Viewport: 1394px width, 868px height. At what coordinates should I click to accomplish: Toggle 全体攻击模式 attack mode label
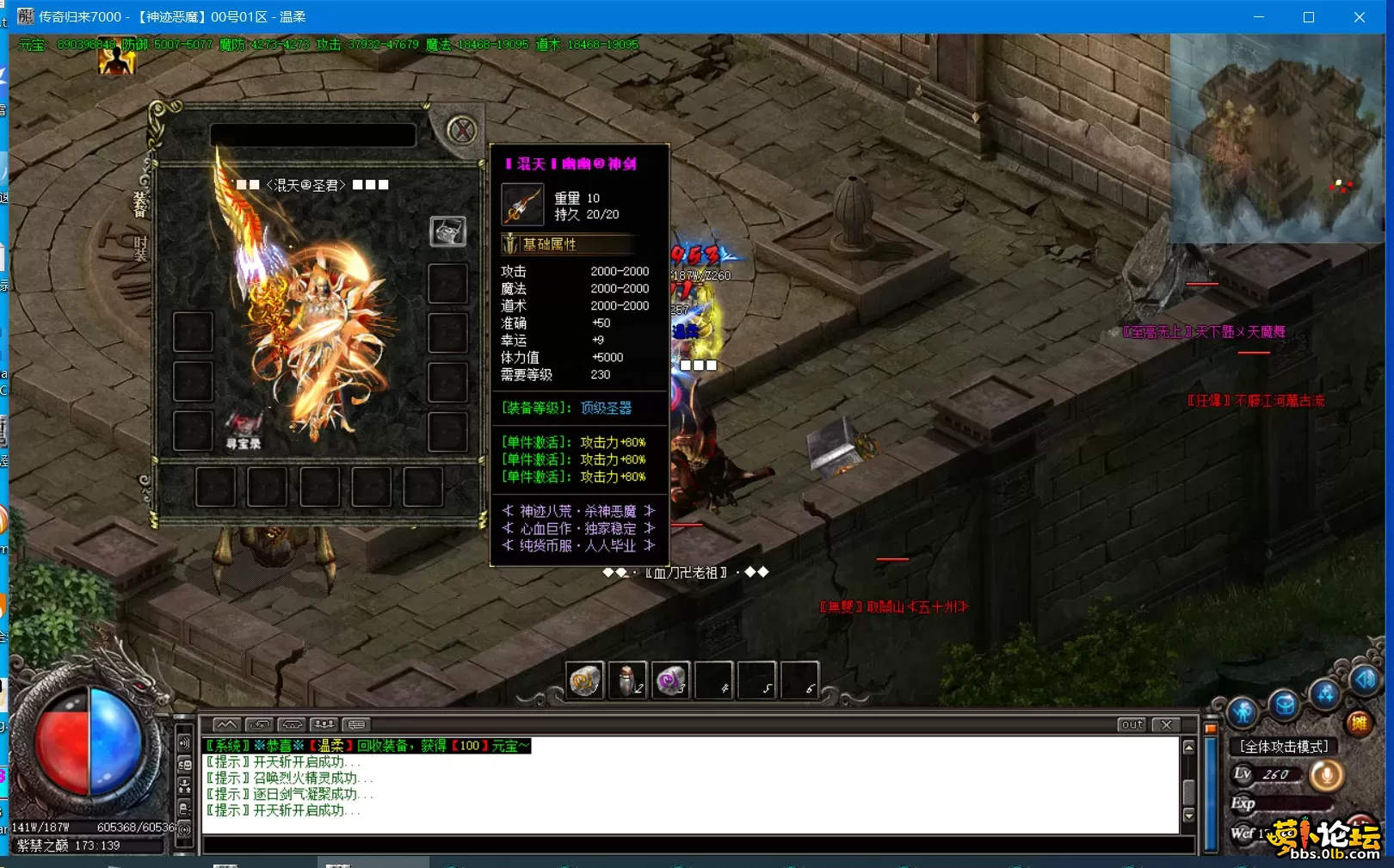tap(1284, 746)
